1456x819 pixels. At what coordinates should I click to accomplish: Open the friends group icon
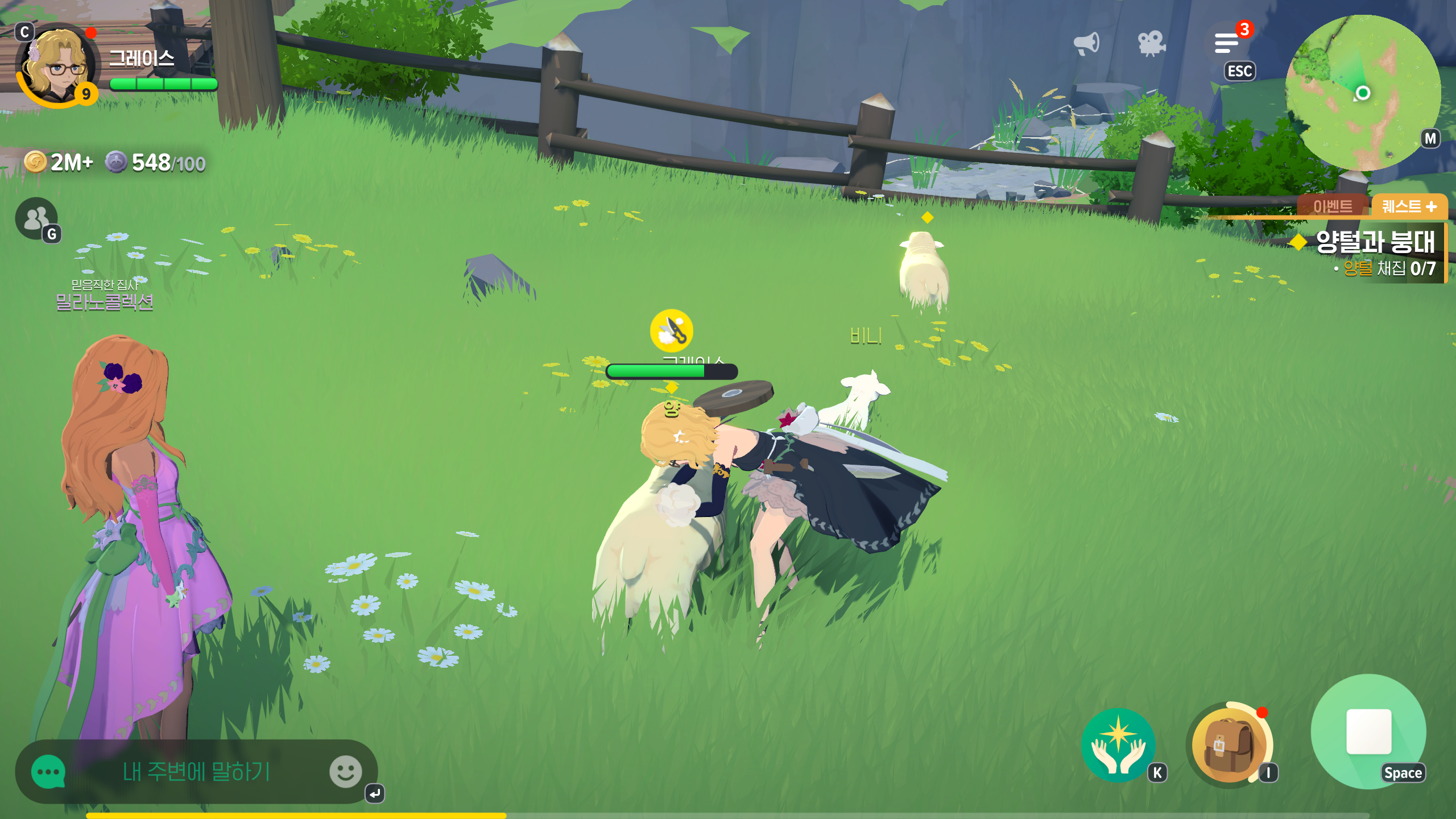pos(36,218)
